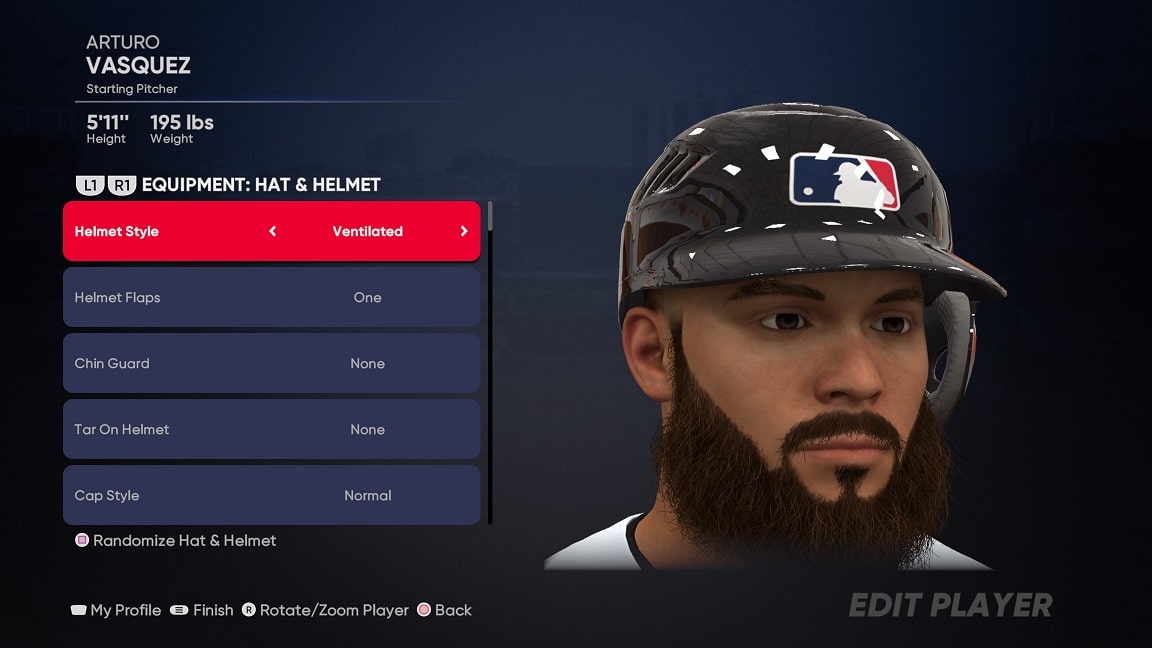Click the right arrow beside Ventilated
The image size is (1152, 648).
tap(464, 231)
